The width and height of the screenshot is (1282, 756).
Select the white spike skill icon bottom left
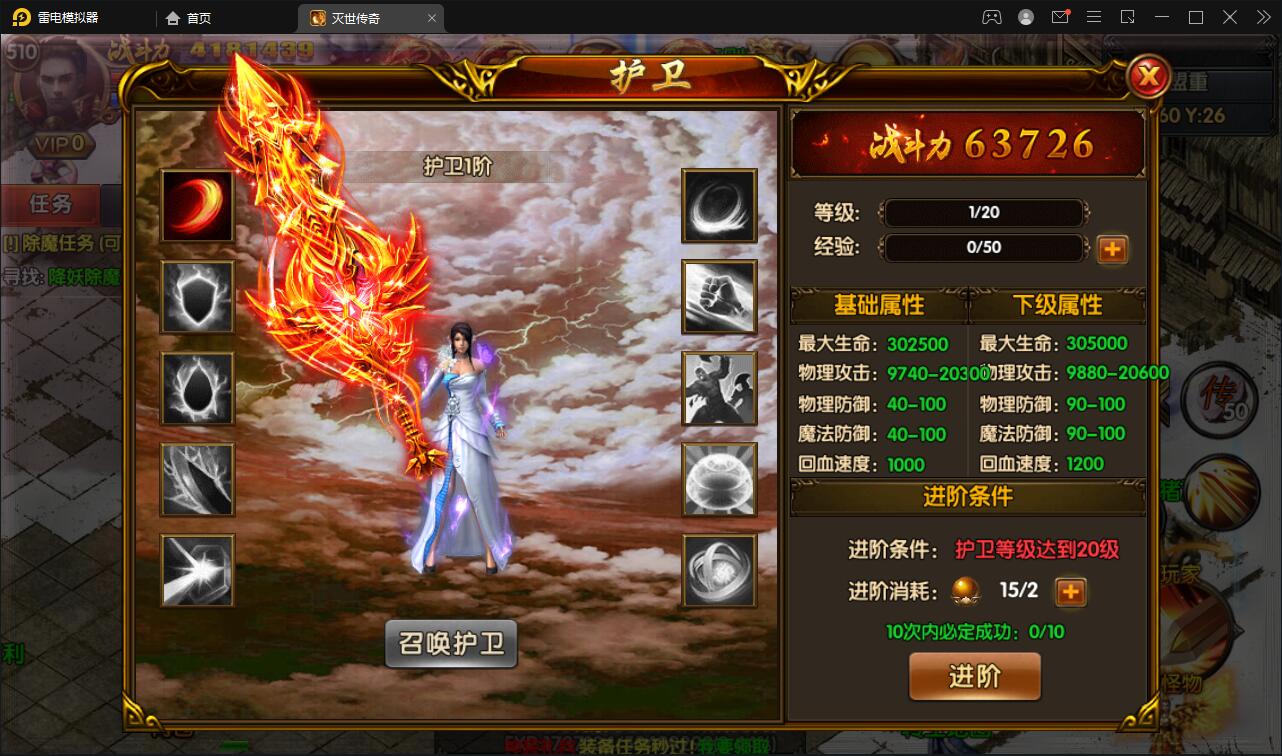pyautogui.click(x=197, y=571)
